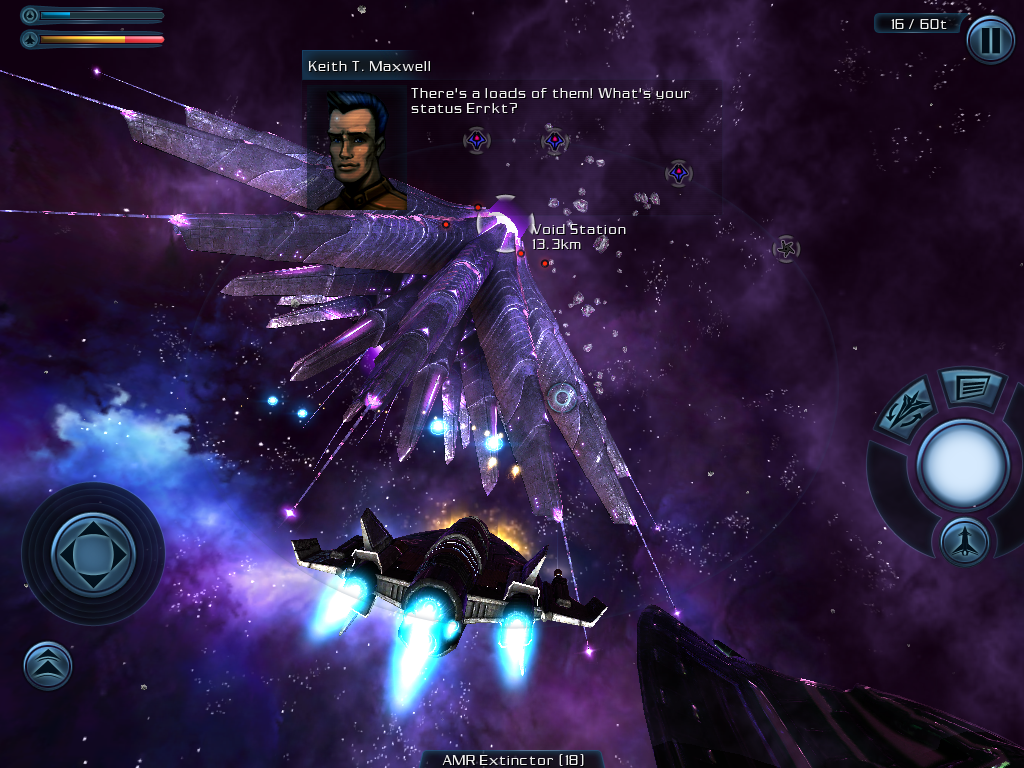Launch the secondary weapon missile button
Screen dimensions: 1024x768
pos(964,542)
